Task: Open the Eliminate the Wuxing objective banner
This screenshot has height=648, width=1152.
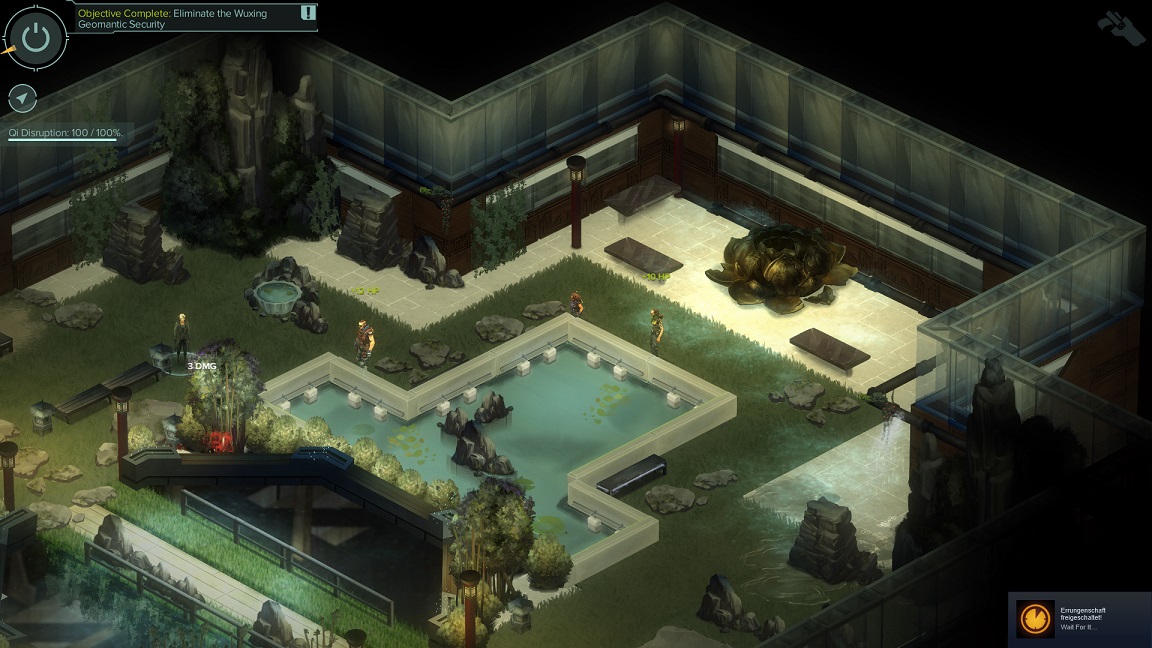Action: 182,18
